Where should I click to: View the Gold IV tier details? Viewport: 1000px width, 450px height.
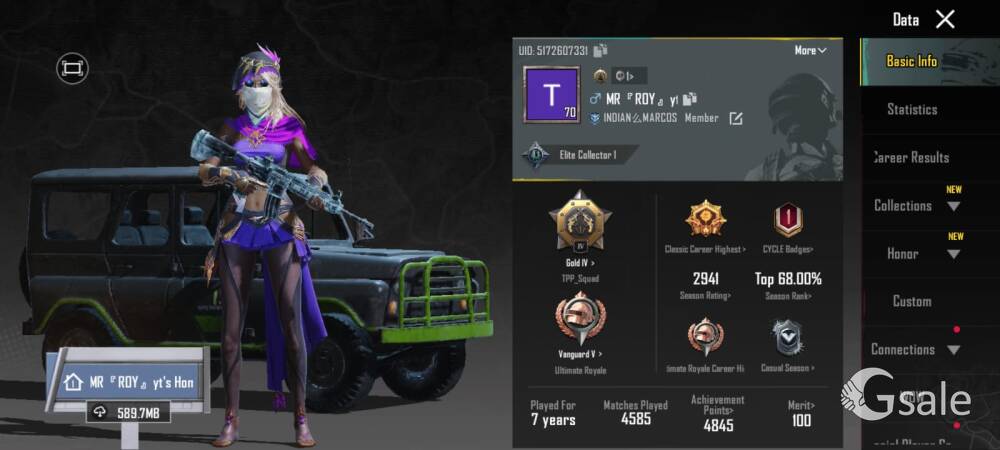click(x=579, y=226)
